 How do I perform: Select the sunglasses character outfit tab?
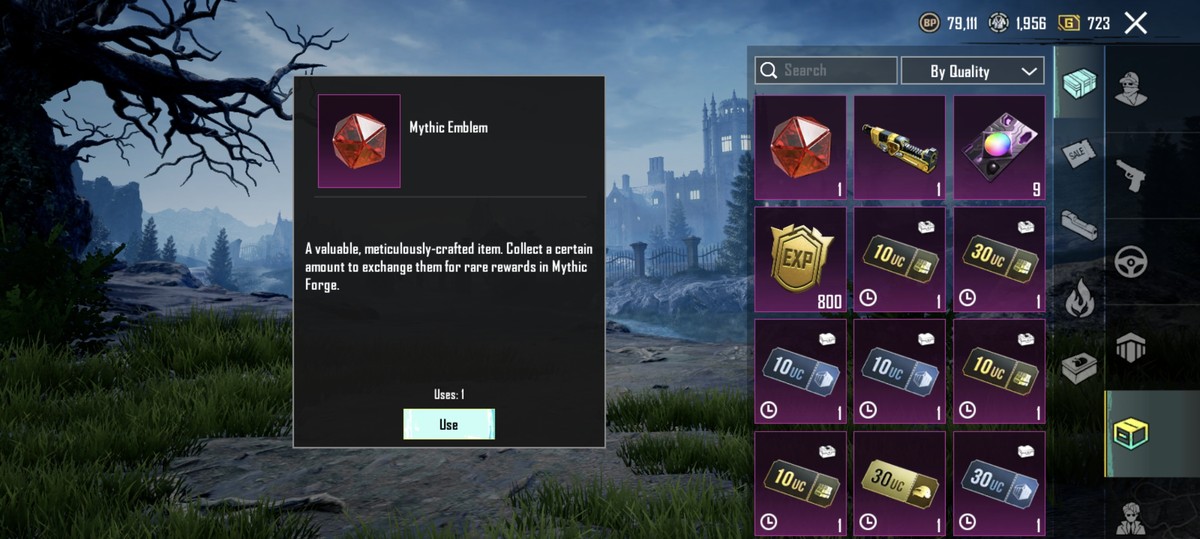(1131, 88)
